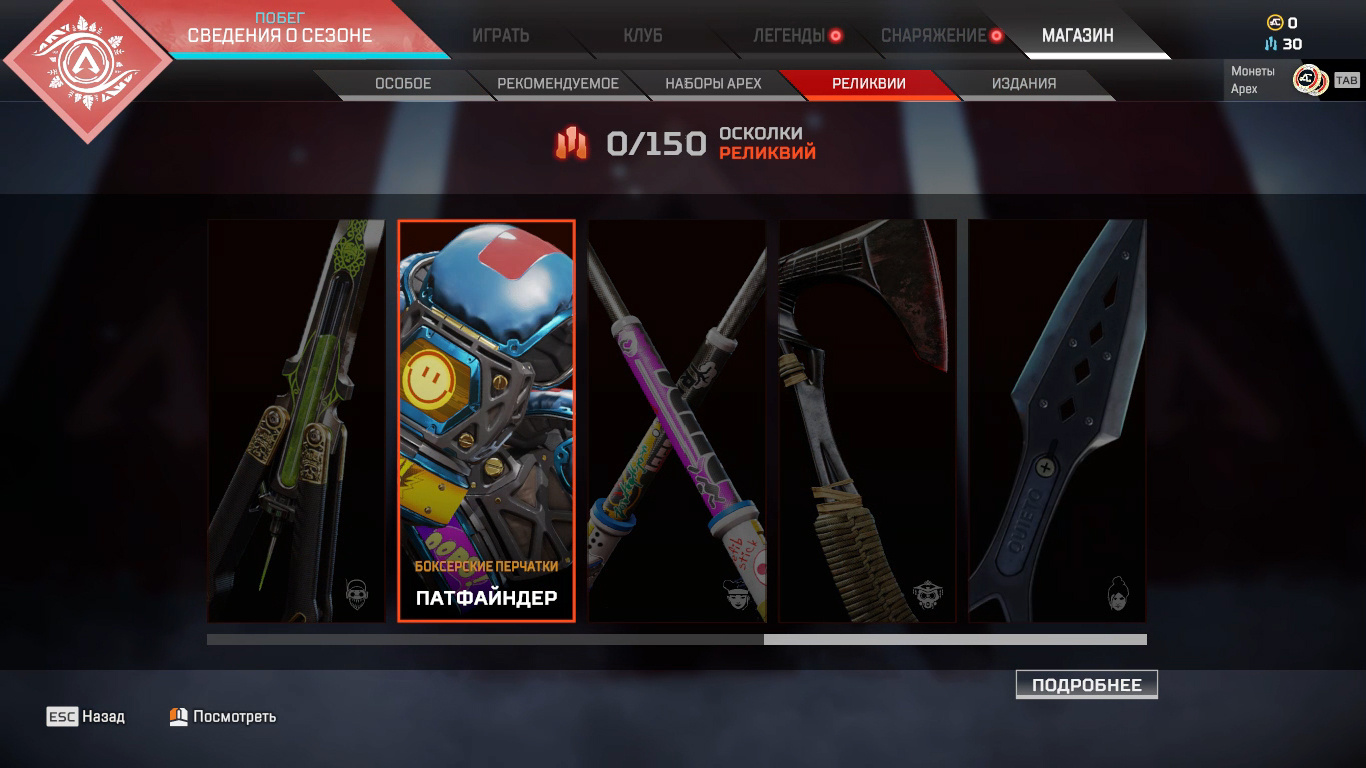The image size is (1366, 768).
Task: Select the Патфайндер boxing gloves card
Action: (486, 420)
